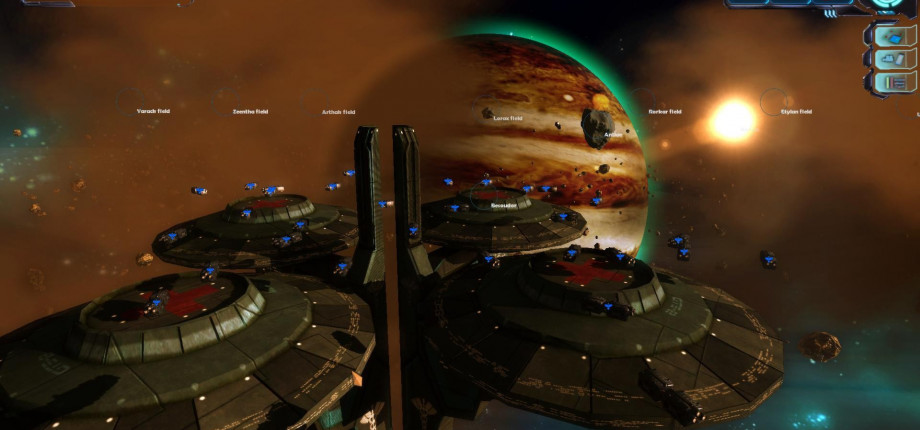920x430 pixels.
Task: Pick the Stylan field marker
Action: [x=796, y=111]
